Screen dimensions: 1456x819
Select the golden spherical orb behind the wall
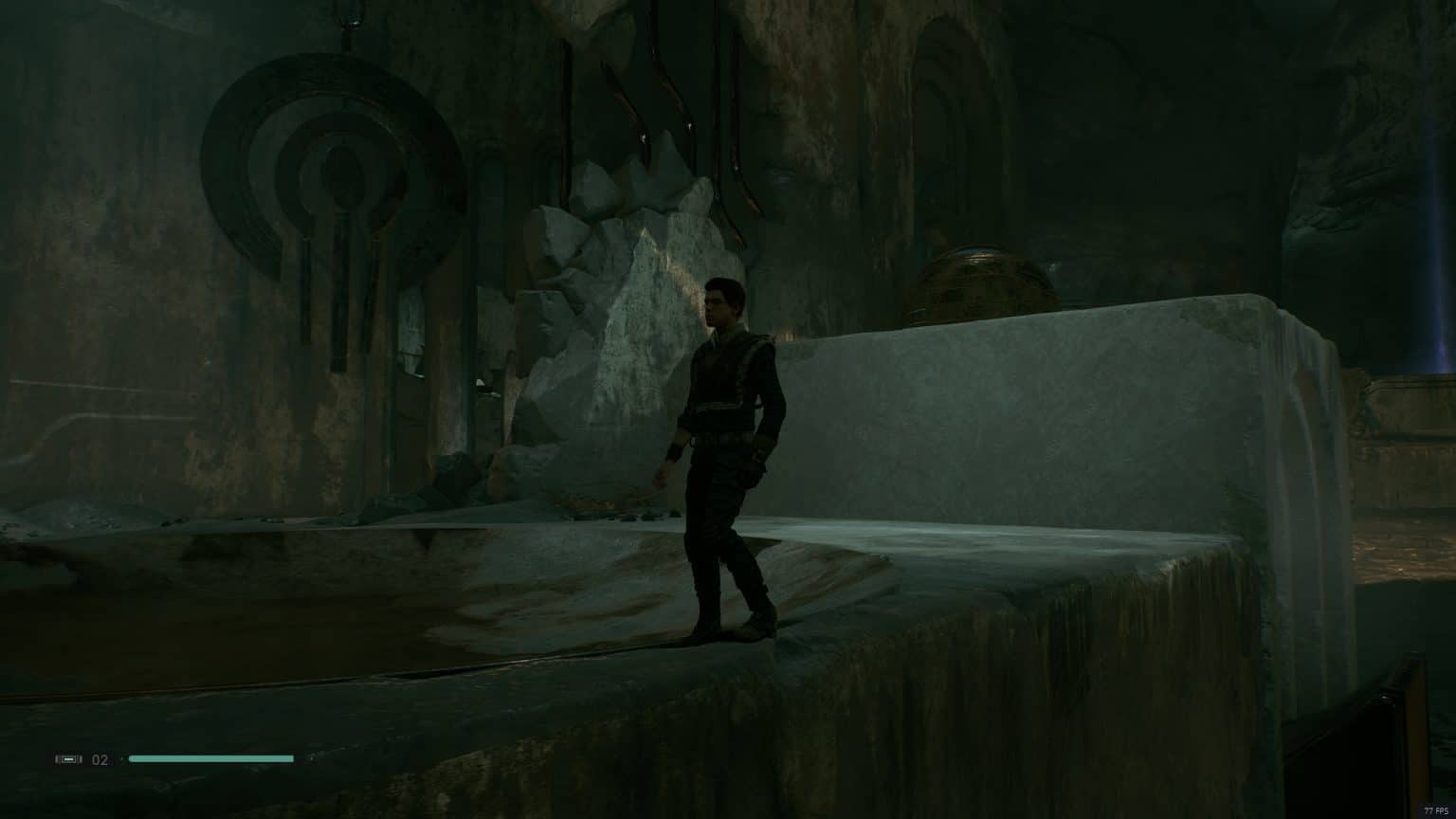point(976,284)
